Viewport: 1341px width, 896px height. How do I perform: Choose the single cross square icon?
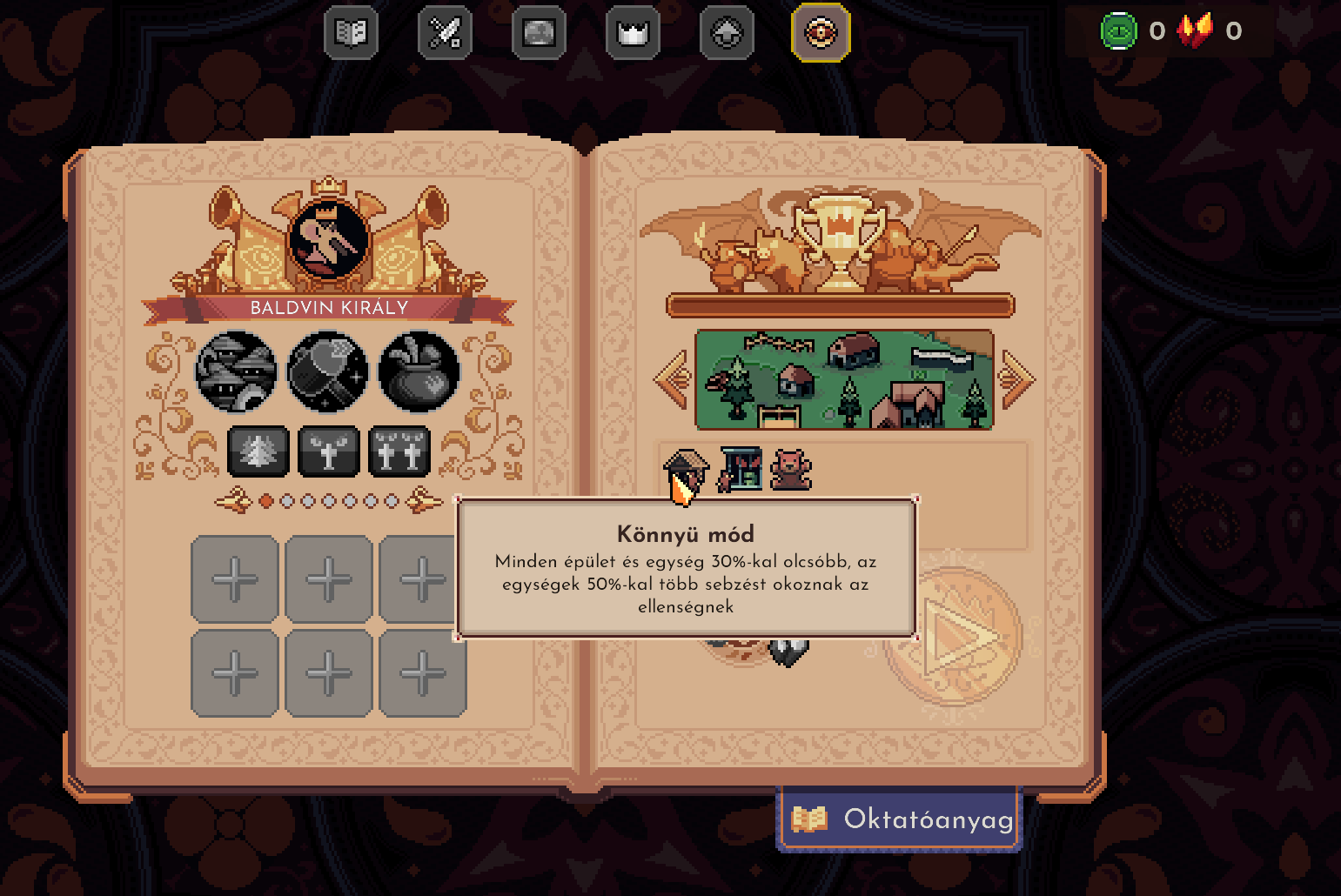[x=328, y=451]
